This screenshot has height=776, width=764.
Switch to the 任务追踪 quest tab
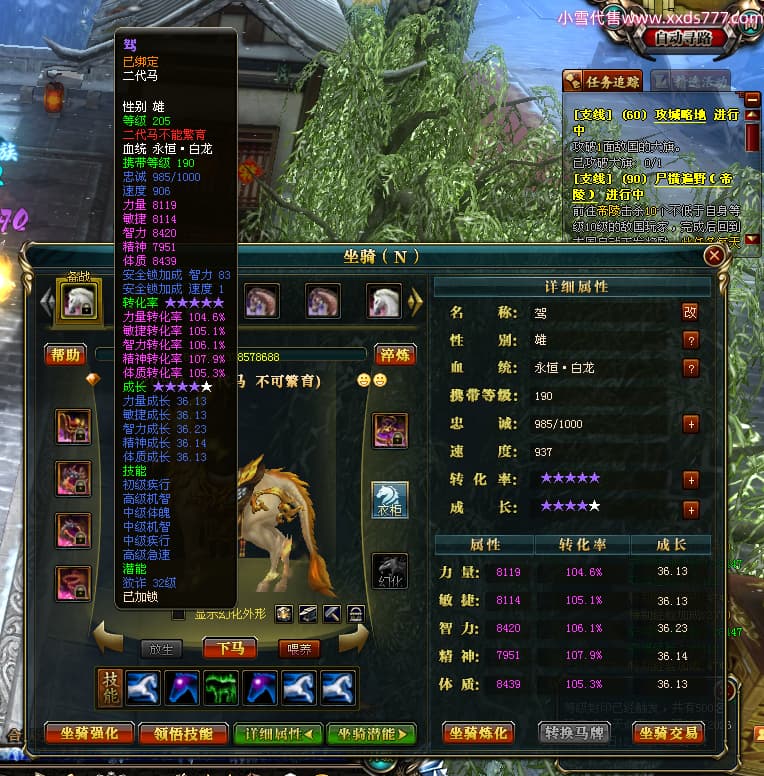604,82
